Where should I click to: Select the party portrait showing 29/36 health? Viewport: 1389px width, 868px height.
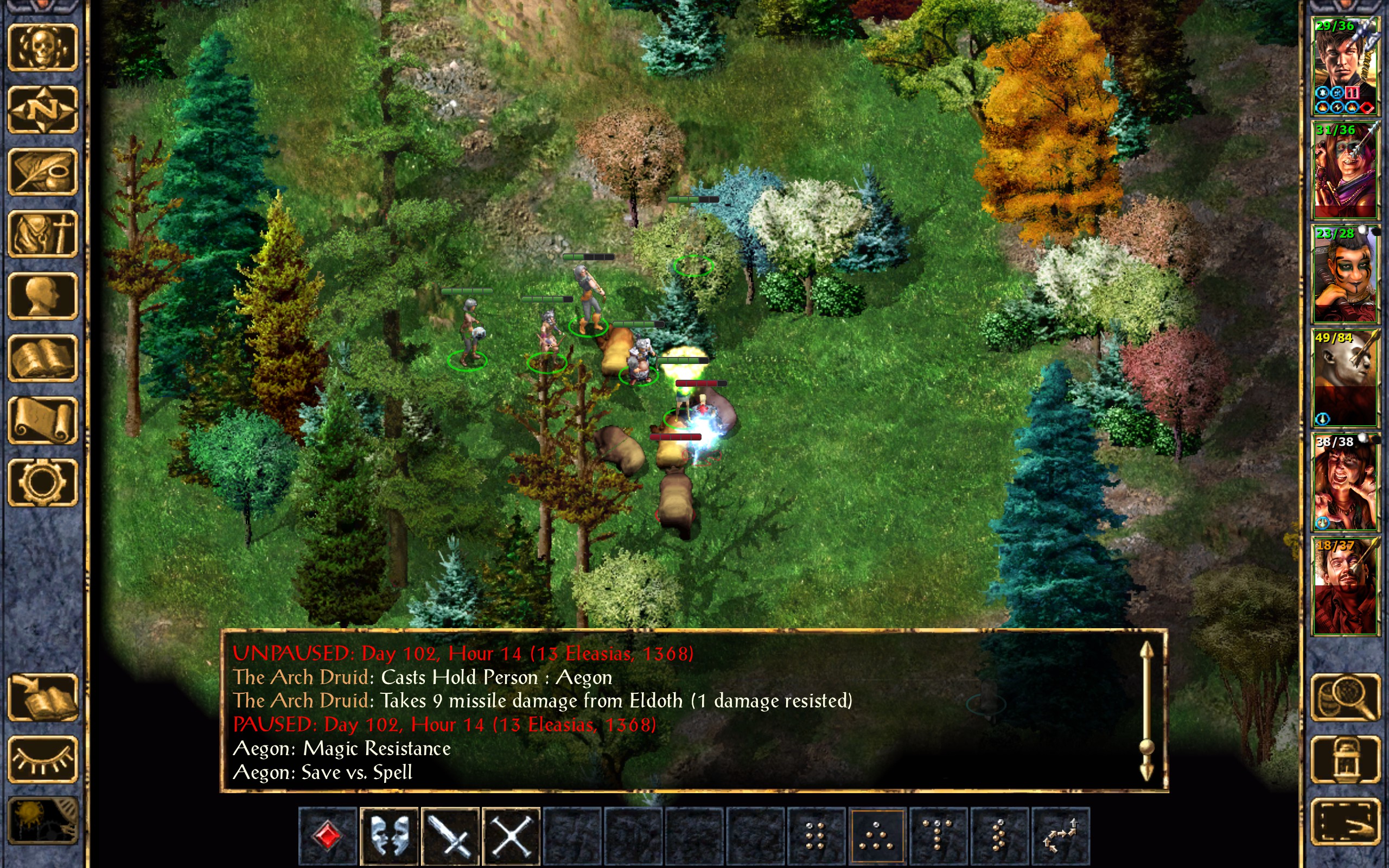[1345, 66]
